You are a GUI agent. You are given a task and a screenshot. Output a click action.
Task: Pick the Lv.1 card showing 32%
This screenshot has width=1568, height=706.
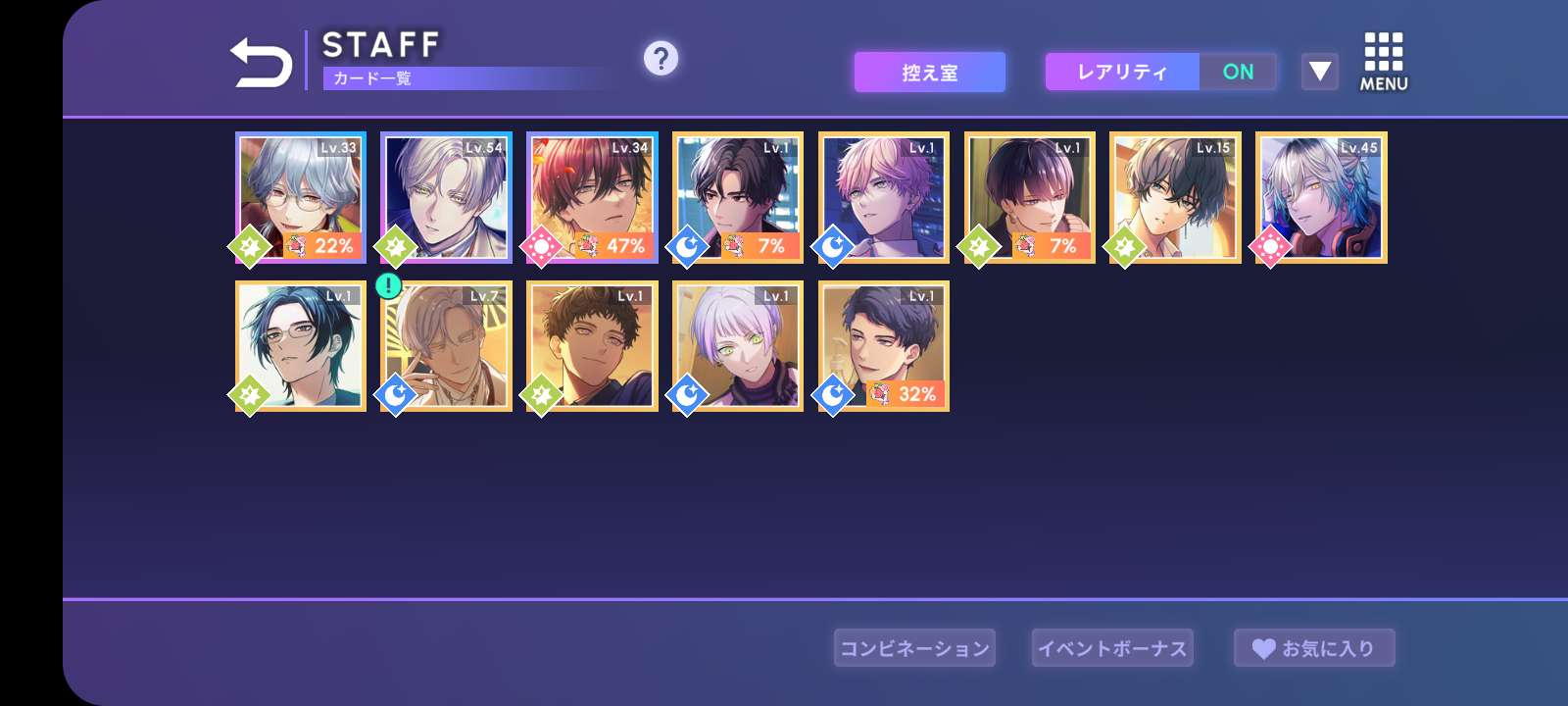pos(884,346)
